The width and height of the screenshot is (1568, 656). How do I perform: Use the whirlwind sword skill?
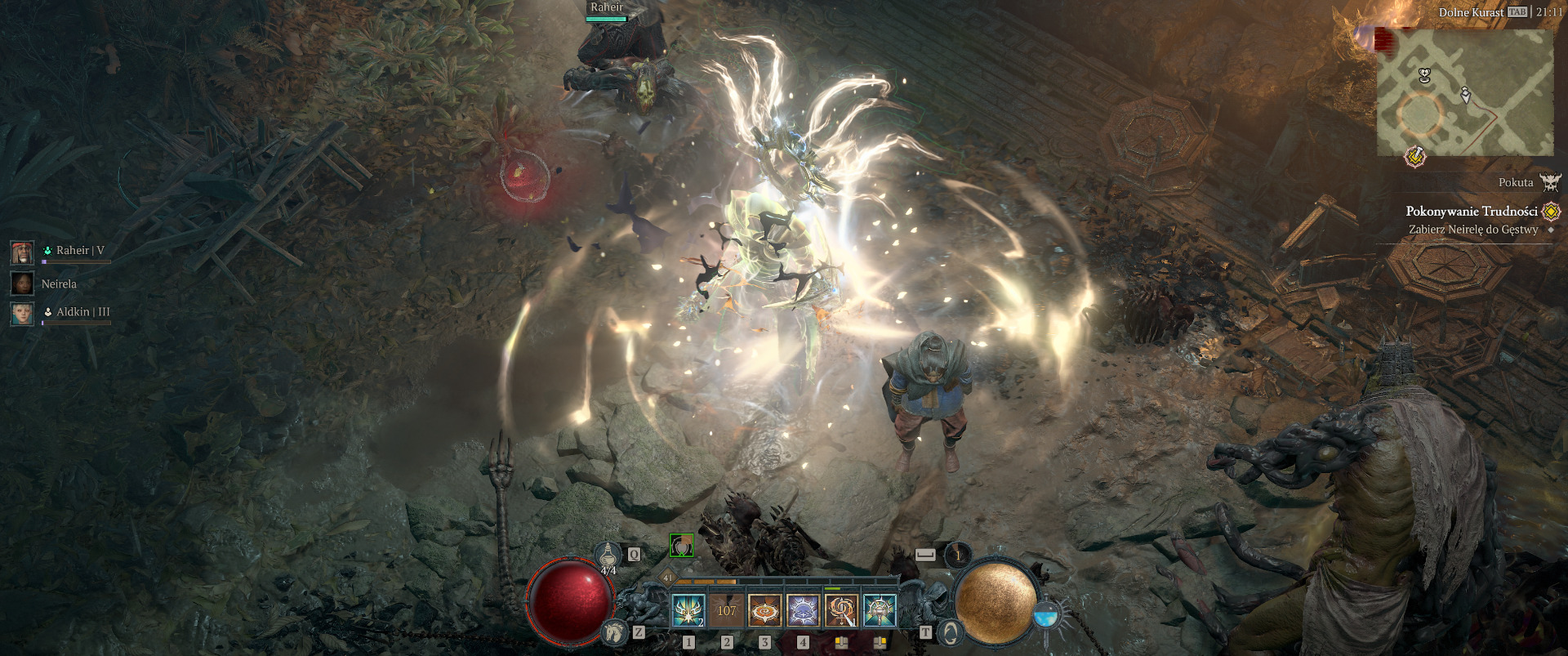(x=841, y=610)
